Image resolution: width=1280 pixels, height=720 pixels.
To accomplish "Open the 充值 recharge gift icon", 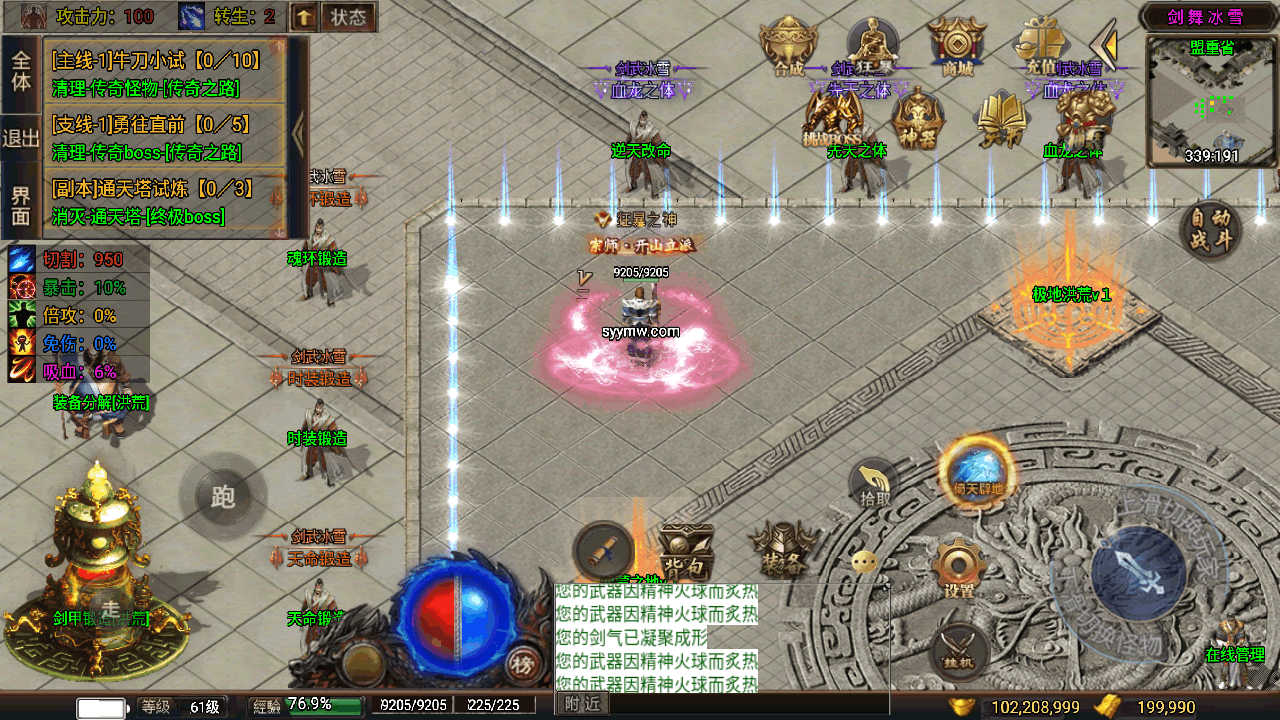I will click(x=1040, y=46).
